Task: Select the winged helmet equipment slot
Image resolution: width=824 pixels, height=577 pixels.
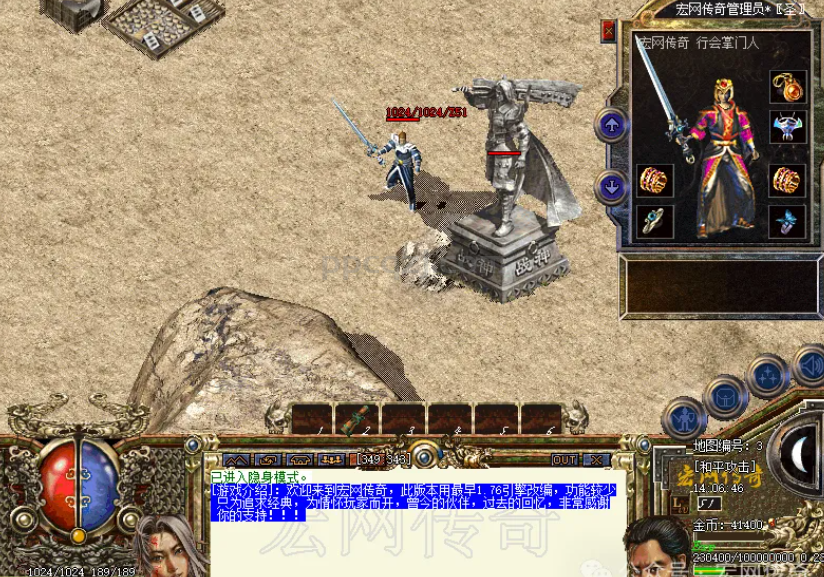Action: tap(788, 128)
